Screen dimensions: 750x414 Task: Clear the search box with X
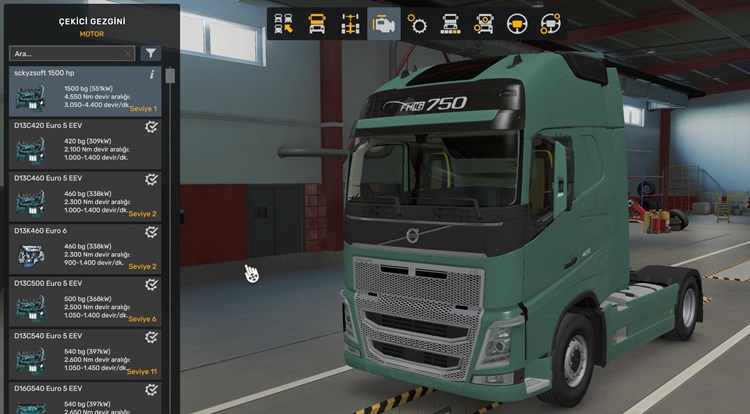[127, 53]
